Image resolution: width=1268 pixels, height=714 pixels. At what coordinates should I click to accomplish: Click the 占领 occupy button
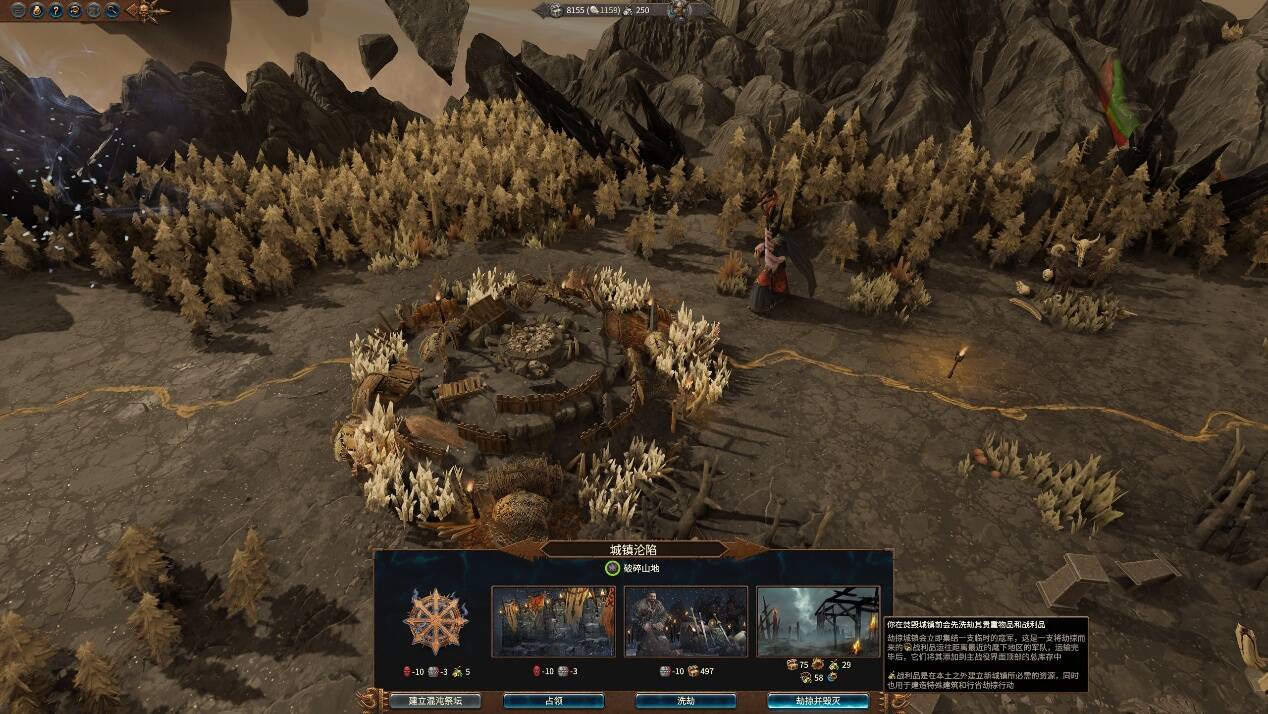coord(553,701)
